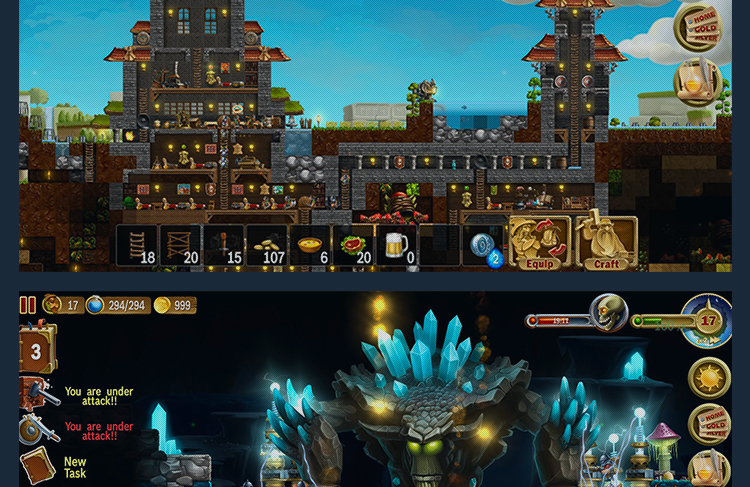Click the round sun button

click(x=709, y=378)
